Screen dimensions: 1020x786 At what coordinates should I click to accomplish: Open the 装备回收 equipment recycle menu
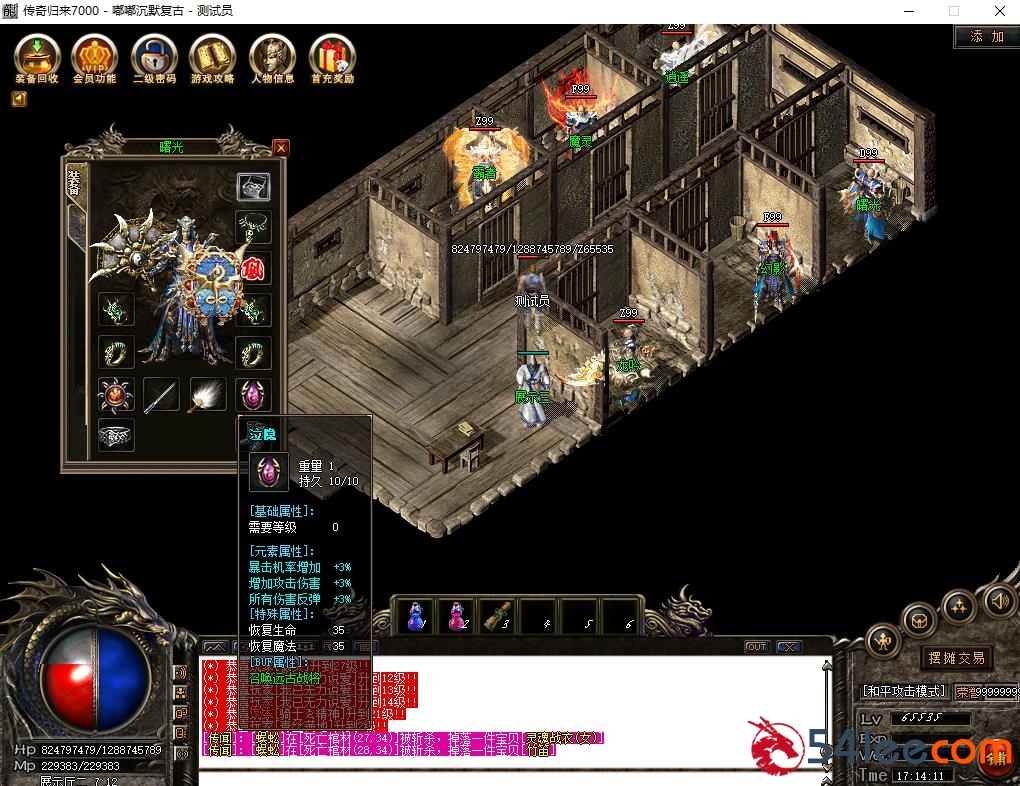pyautogui.click(x=36, y=56)
